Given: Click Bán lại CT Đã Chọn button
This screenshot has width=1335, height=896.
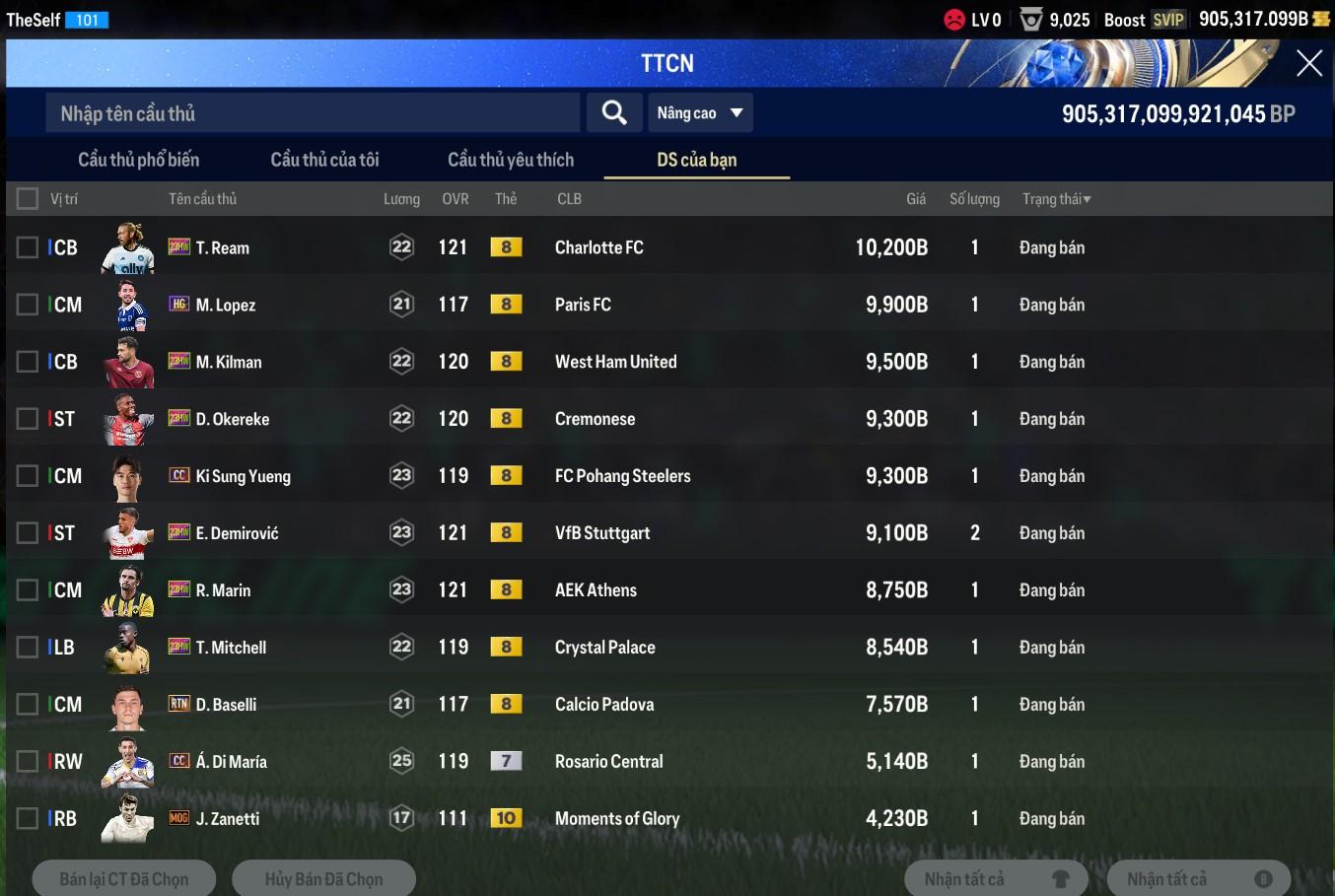Looking at the screenshot, I should tap(123, 878).
